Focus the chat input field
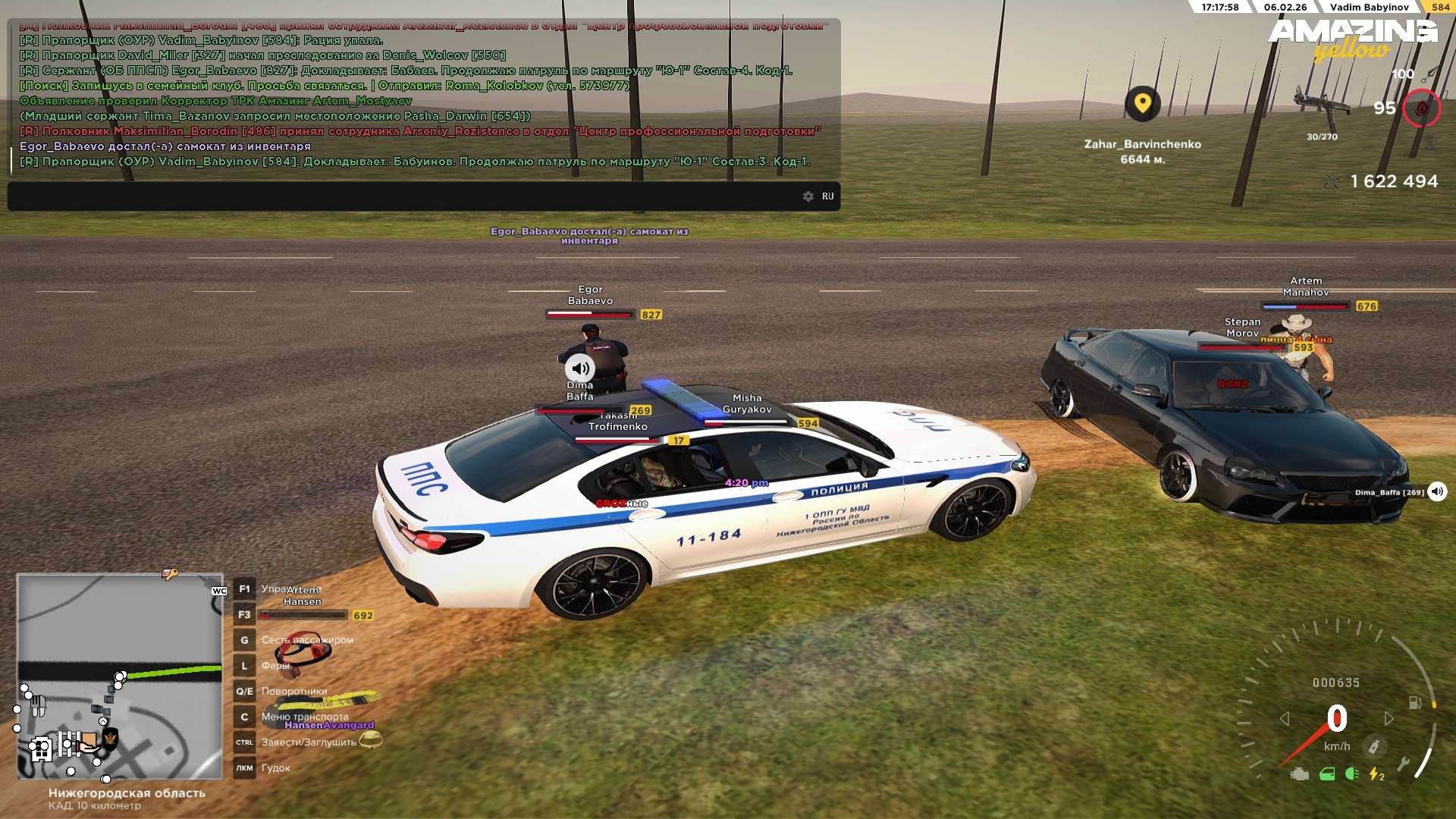The image size is (1456, 819). pos(402,196)
